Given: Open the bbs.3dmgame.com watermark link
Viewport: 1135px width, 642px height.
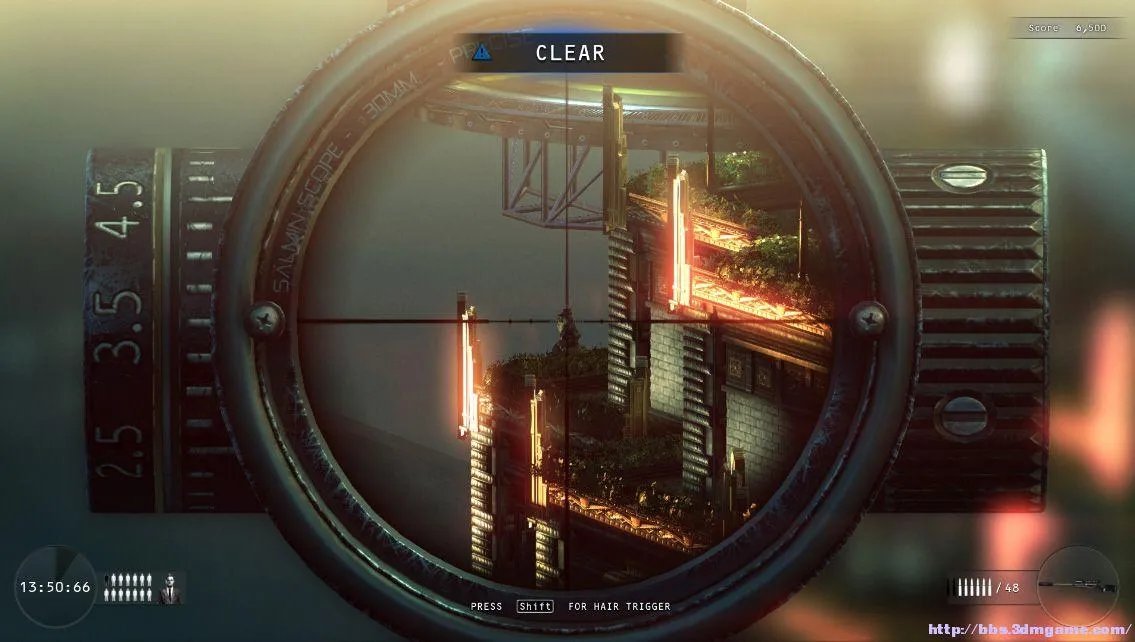Looking at the screenshot, I should coord(1029,630).
